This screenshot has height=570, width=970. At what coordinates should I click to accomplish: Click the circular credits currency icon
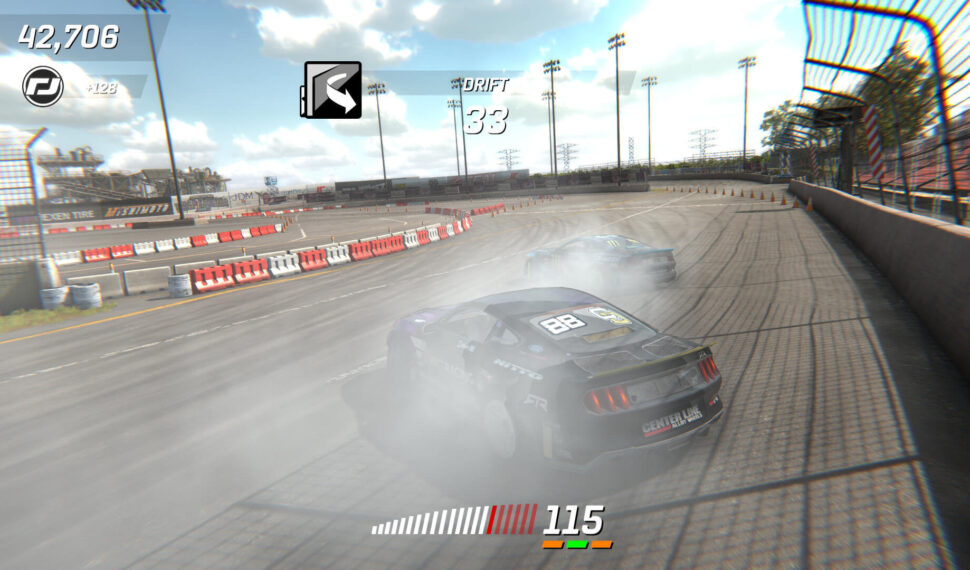click(43, 87)
